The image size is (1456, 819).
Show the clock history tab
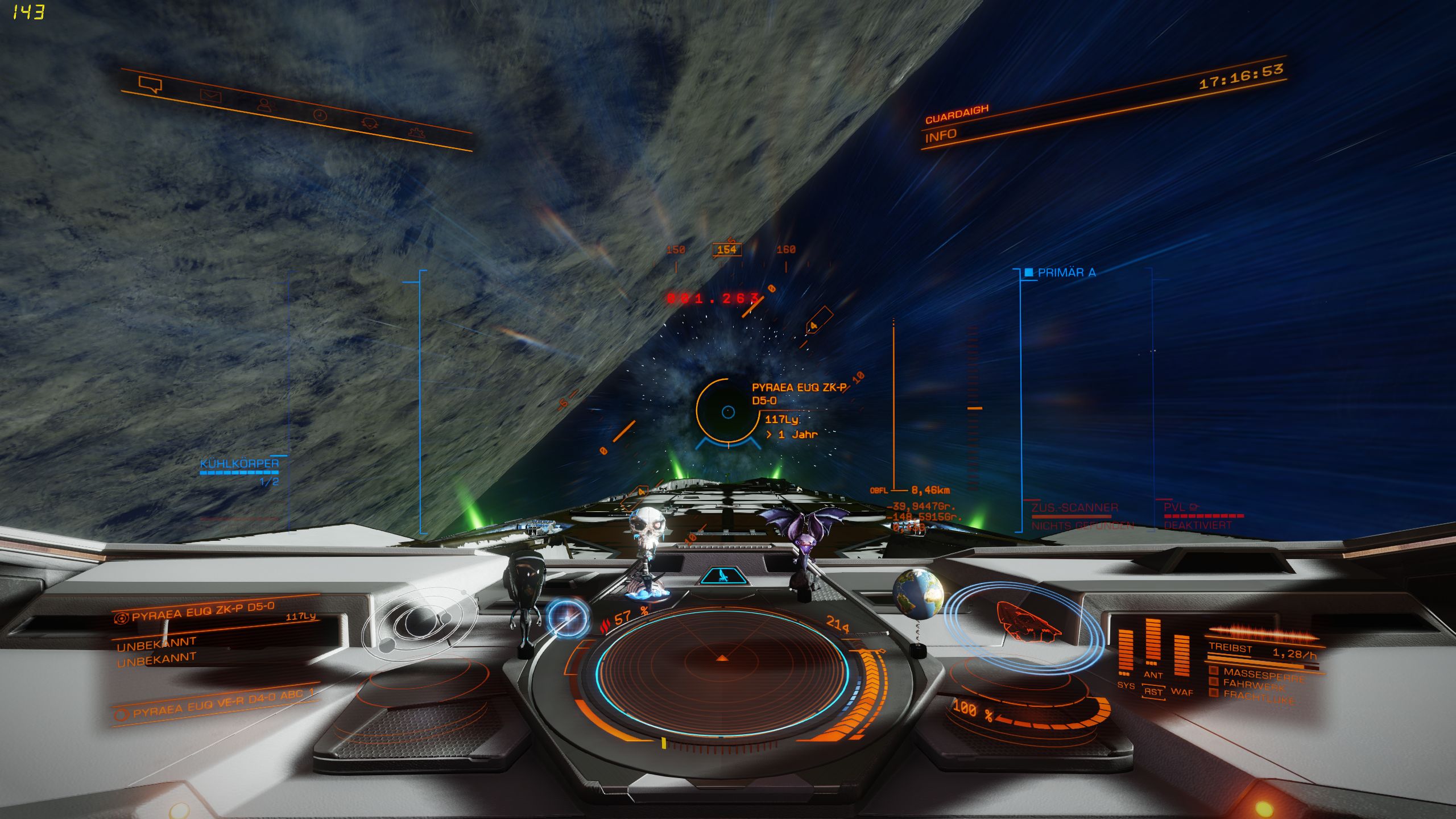pyautogui.click(x=320, y=115)
